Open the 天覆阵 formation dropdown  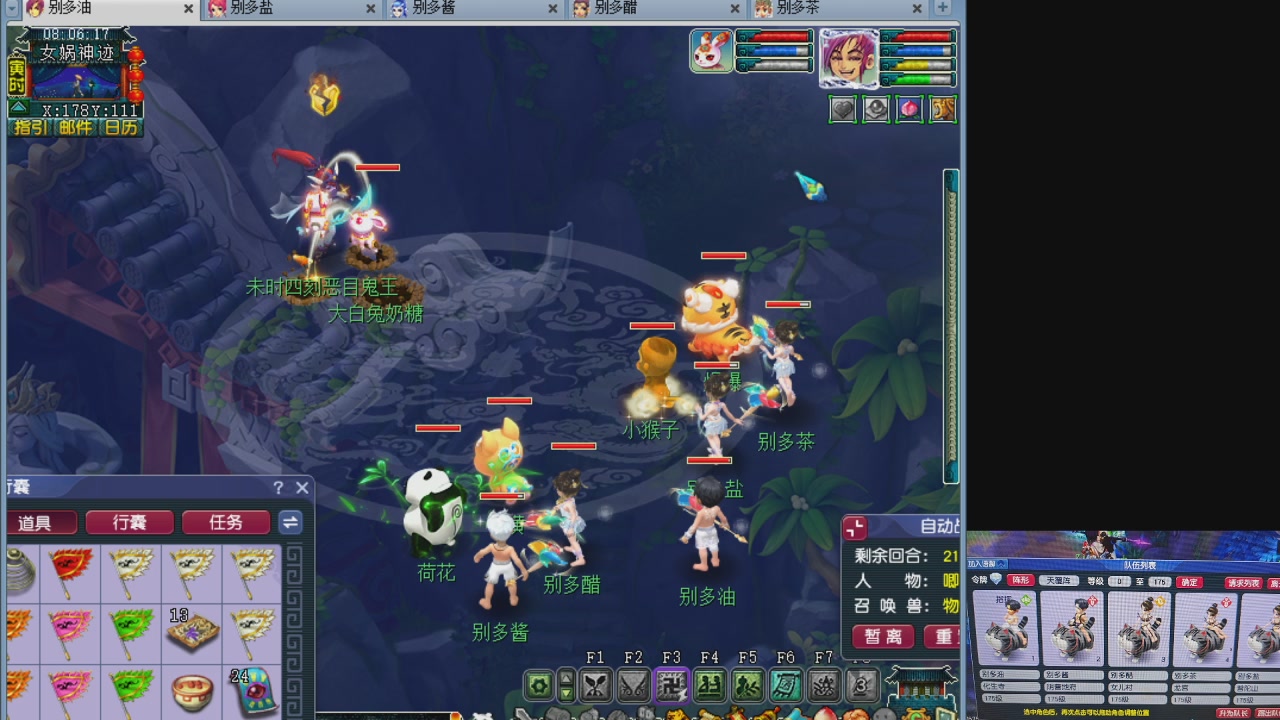[x=1061, y=581]
